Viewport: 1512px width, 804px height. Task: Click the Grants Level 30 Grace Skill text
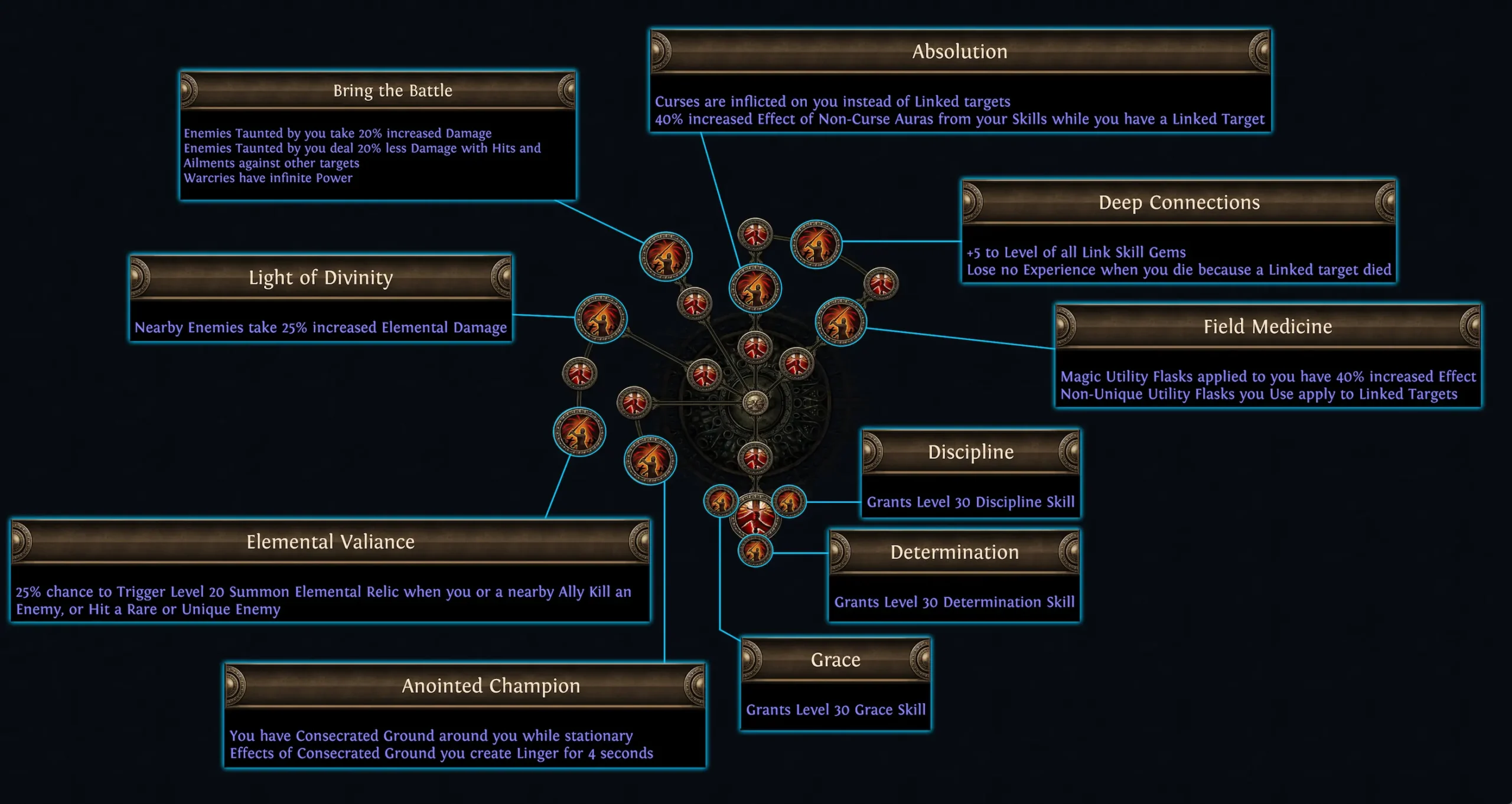[835, 710]
